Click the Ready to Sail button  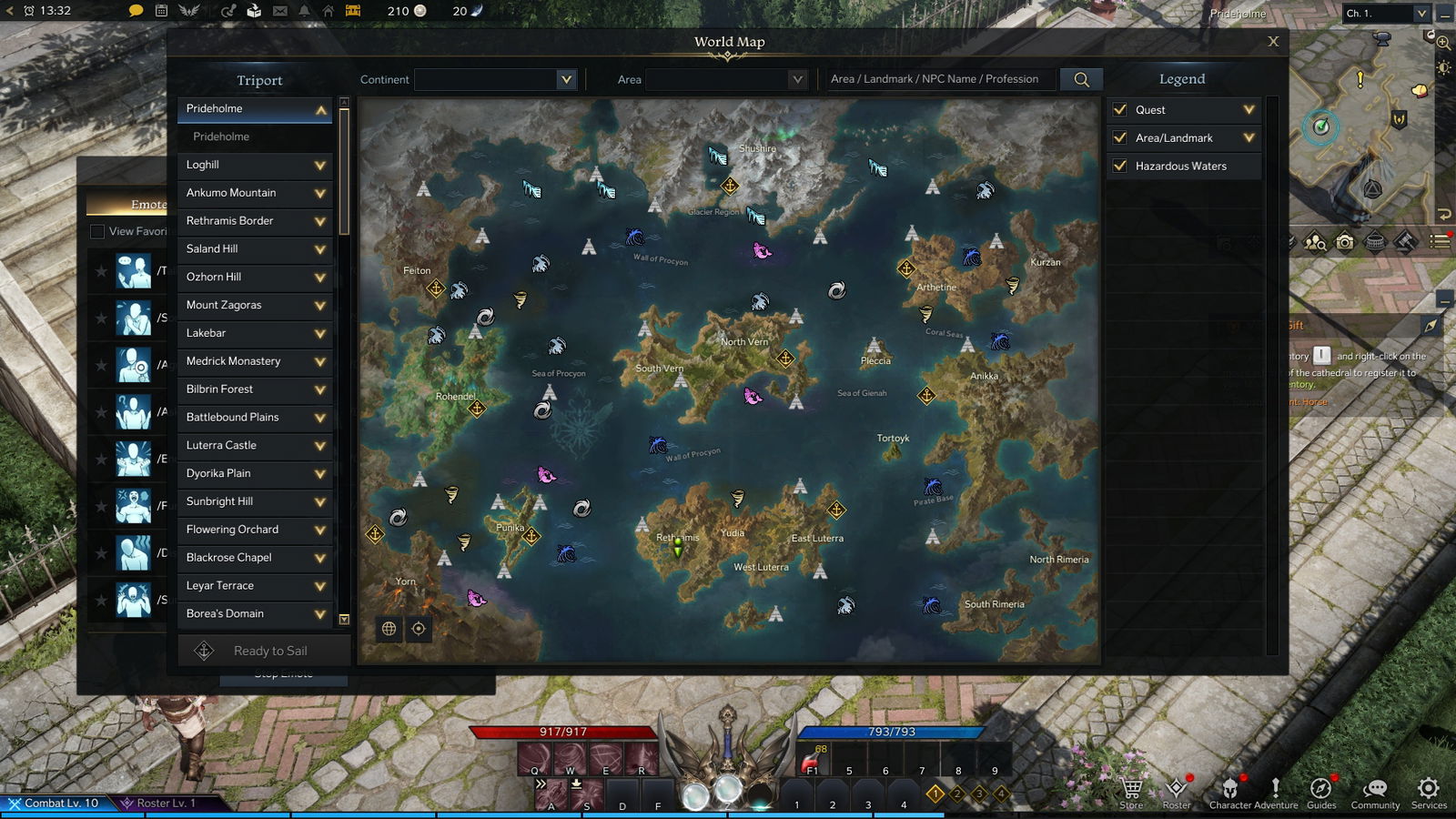[264, 651]
